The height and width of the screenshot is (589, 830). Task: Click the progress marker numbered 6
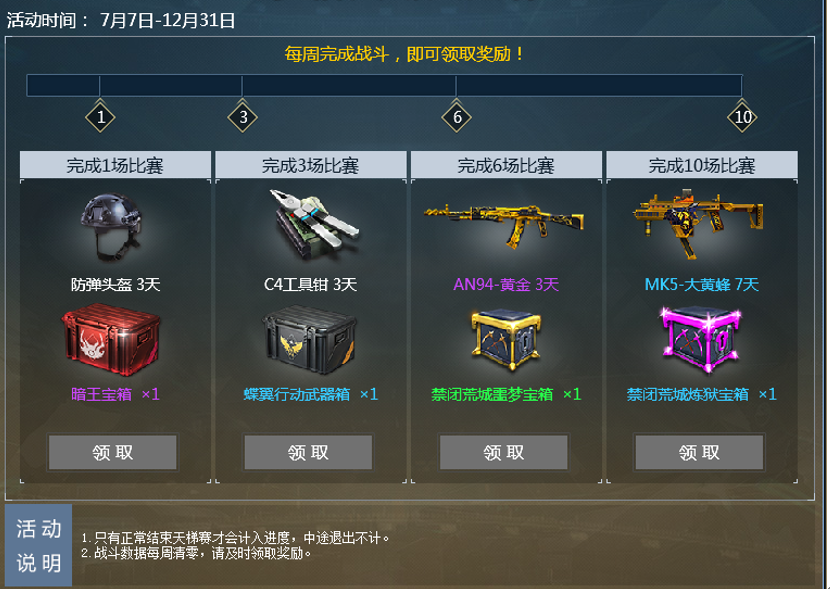pos(456,118)
